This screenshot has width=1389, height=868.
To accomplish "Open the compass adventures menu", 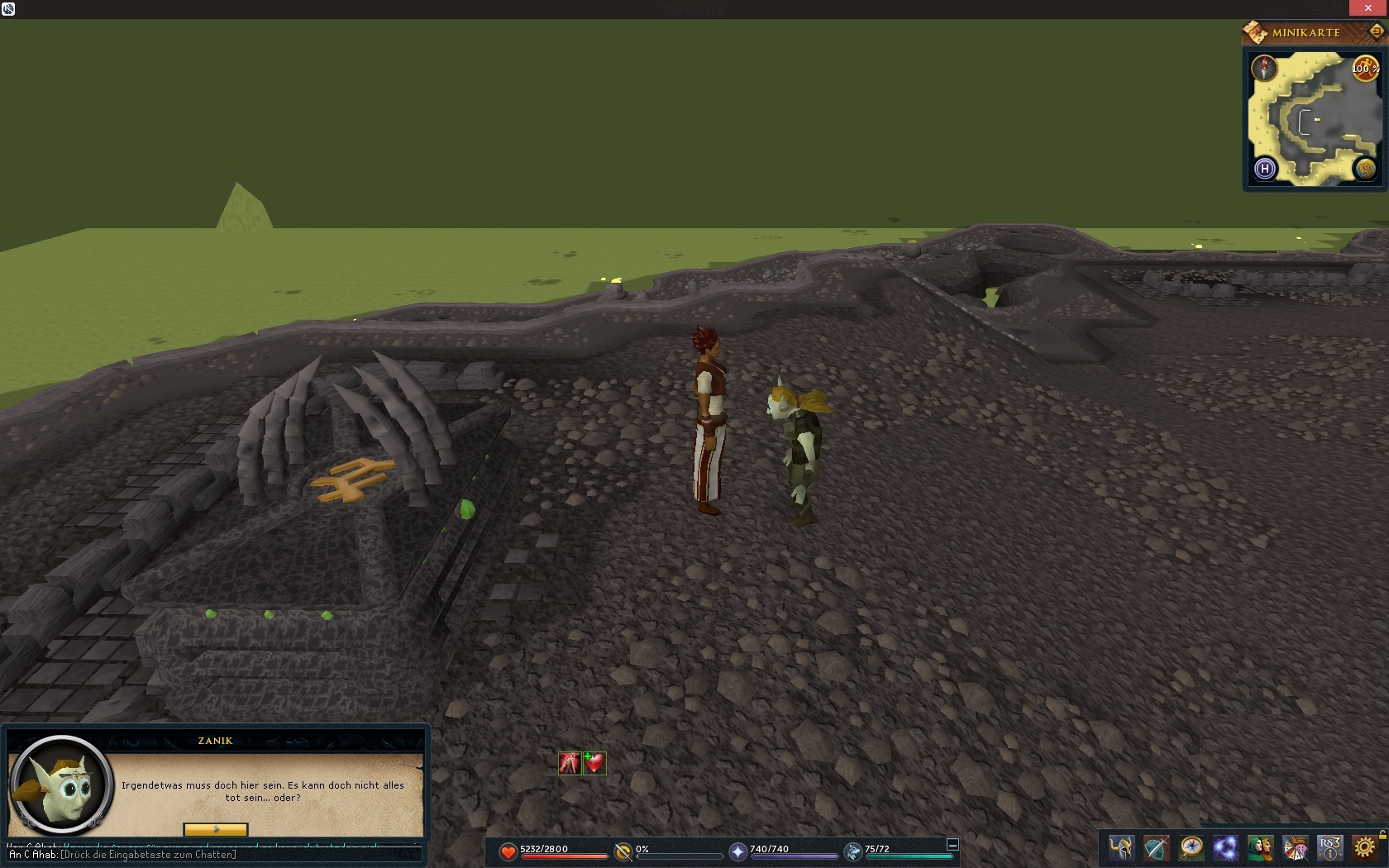I will point(1191,848).
